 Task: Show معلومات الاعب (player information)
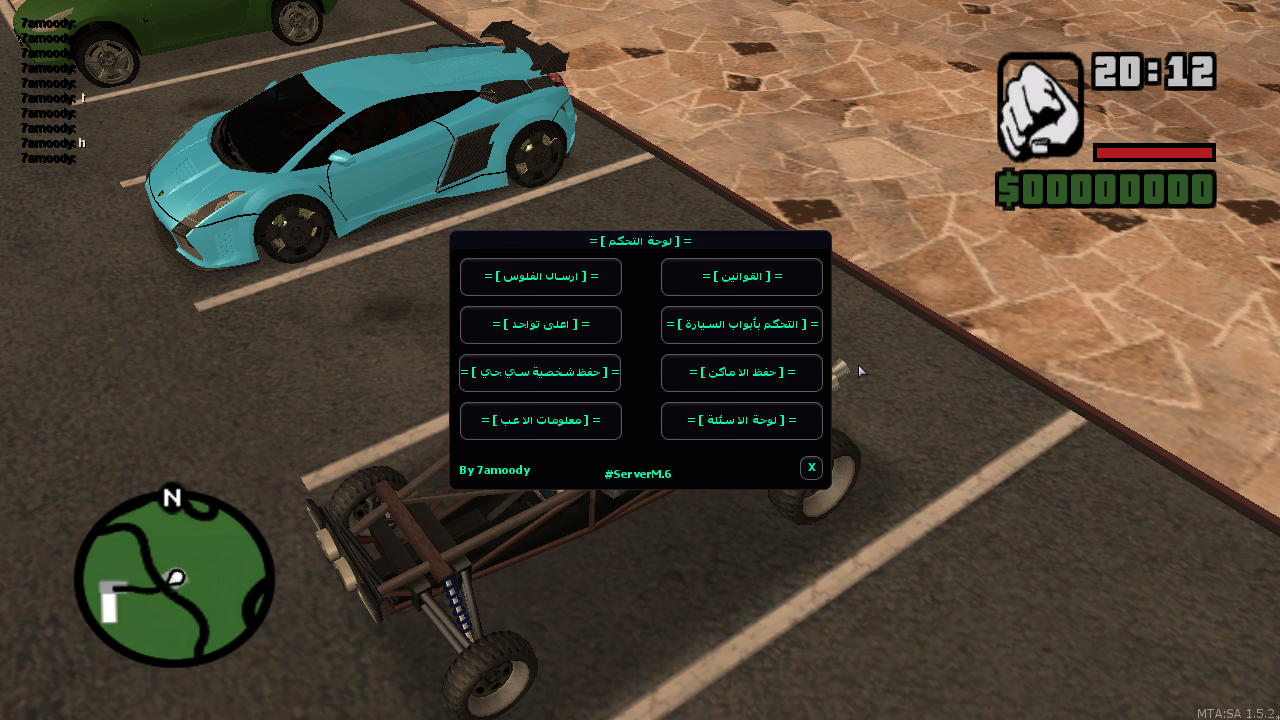(x=541, y=421)
